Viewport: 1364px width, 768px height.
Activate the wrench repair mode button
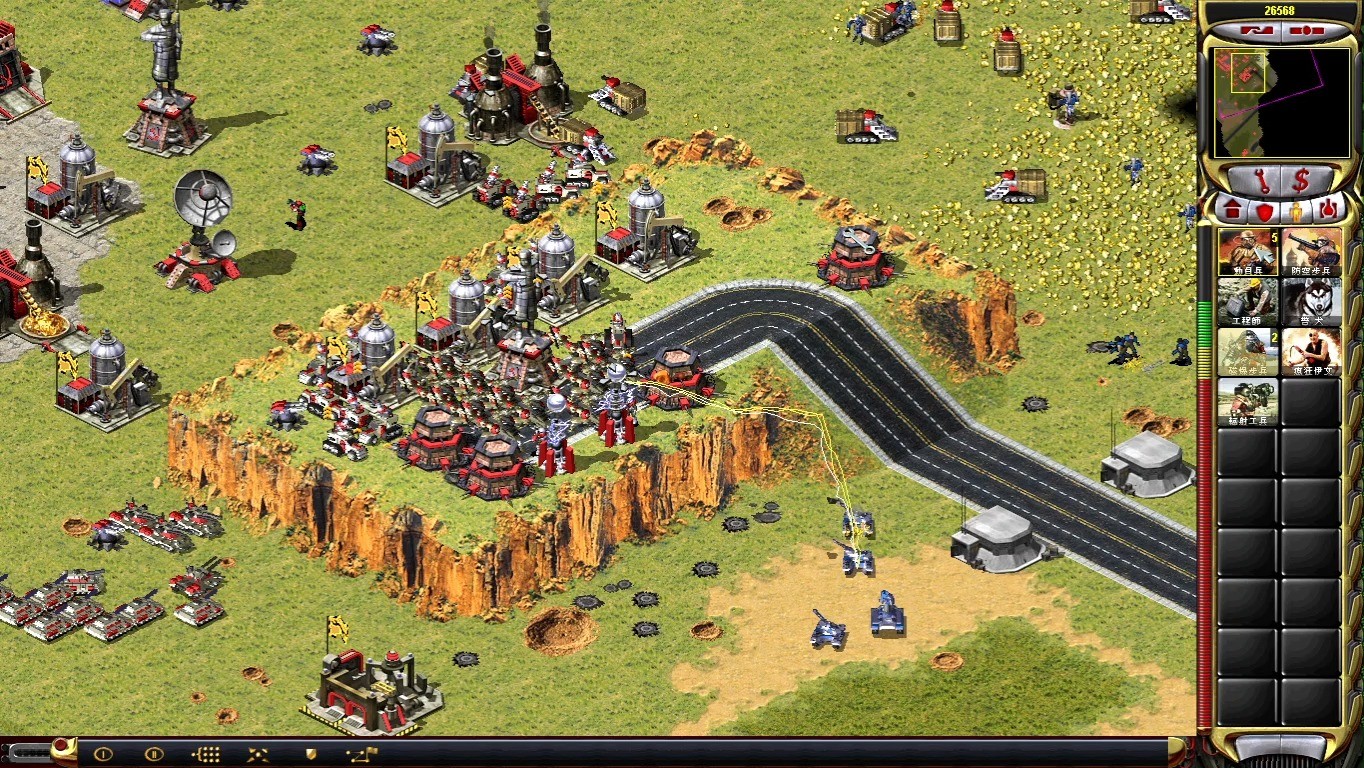click(1260, 181)
